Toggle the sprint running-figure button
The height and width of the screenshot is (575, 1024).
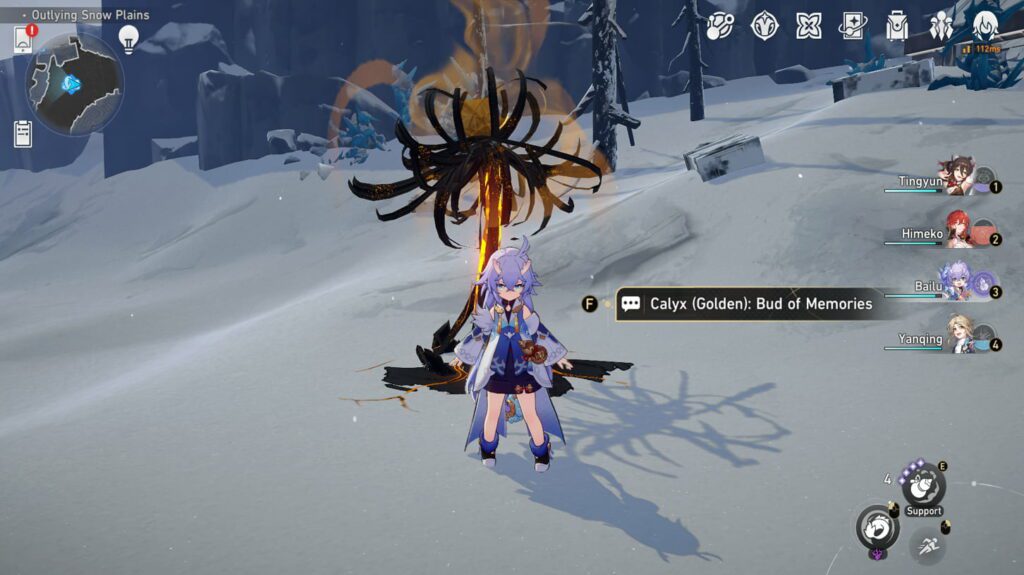[929, 544]
